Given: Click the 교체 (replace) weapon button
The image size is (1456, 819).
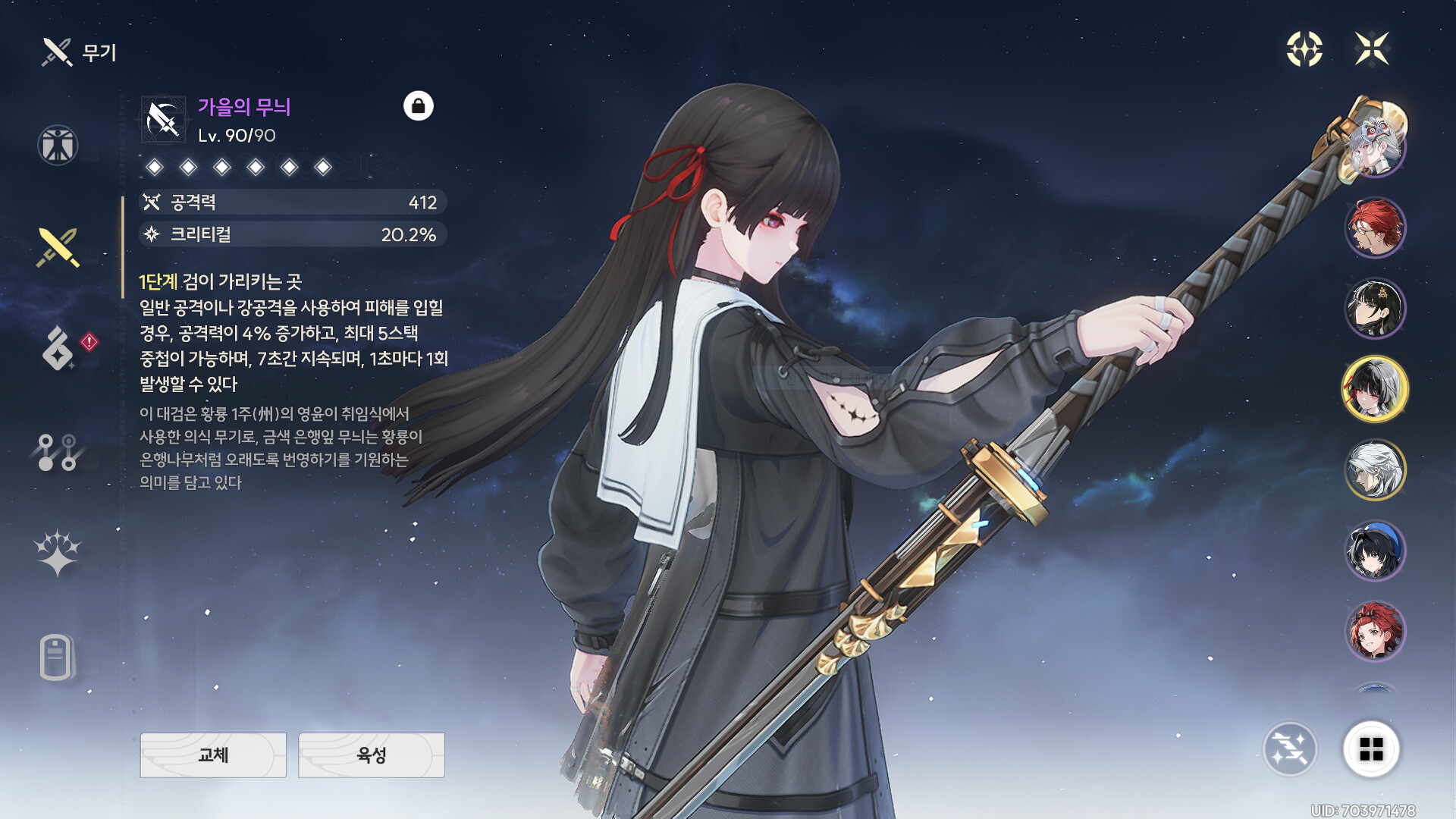Looking at the screenshot, I should coord(213,755).
